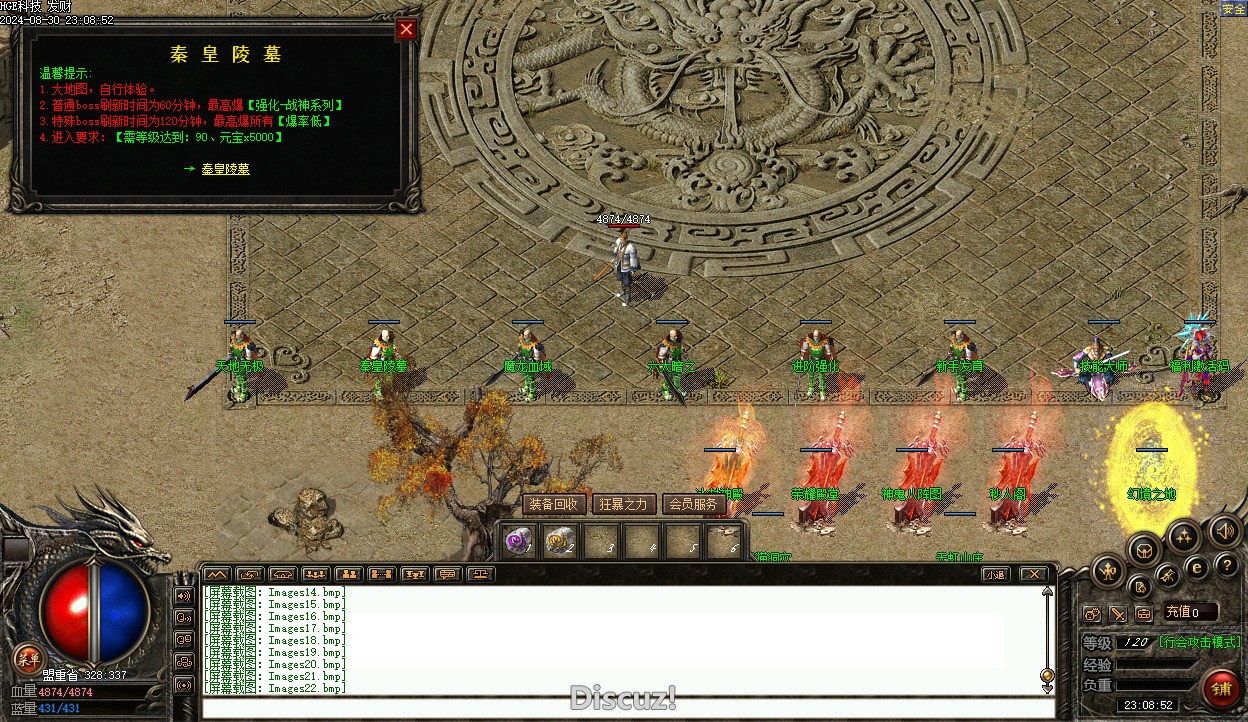The width and height of the screenshot is (1248, 722).
Task: Use the golden scroll item in hotbar slot 2
Action: 559,542
